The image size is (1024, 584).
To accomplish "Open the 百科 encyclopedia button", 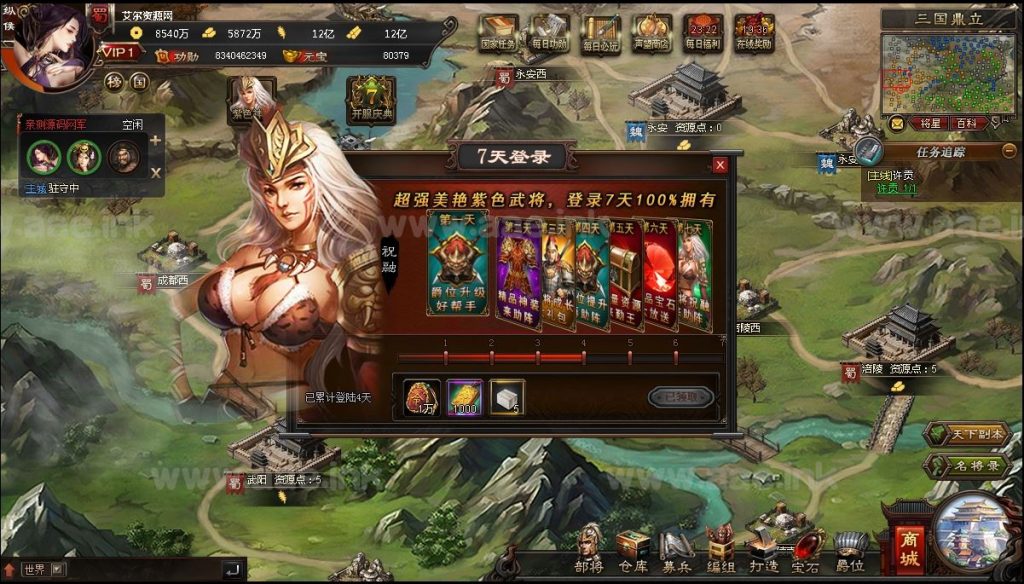I will pyautogui.click(x=966, y=124).
